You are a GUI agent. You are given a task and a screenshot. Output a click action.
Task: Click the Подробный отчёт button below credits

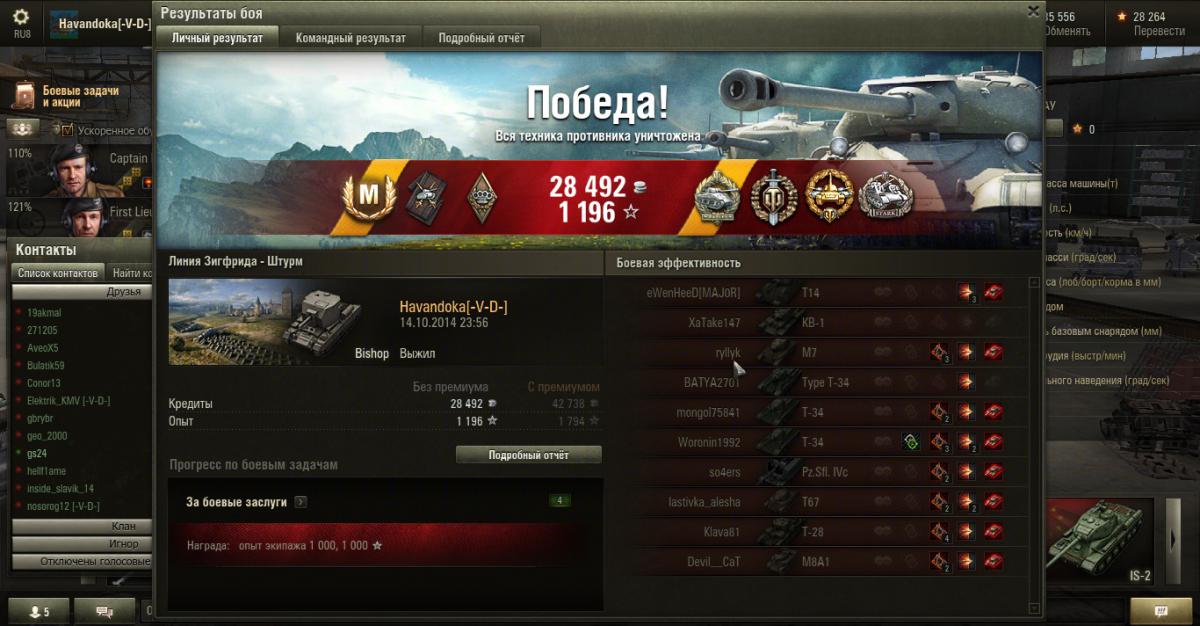[x=528, y=455]
